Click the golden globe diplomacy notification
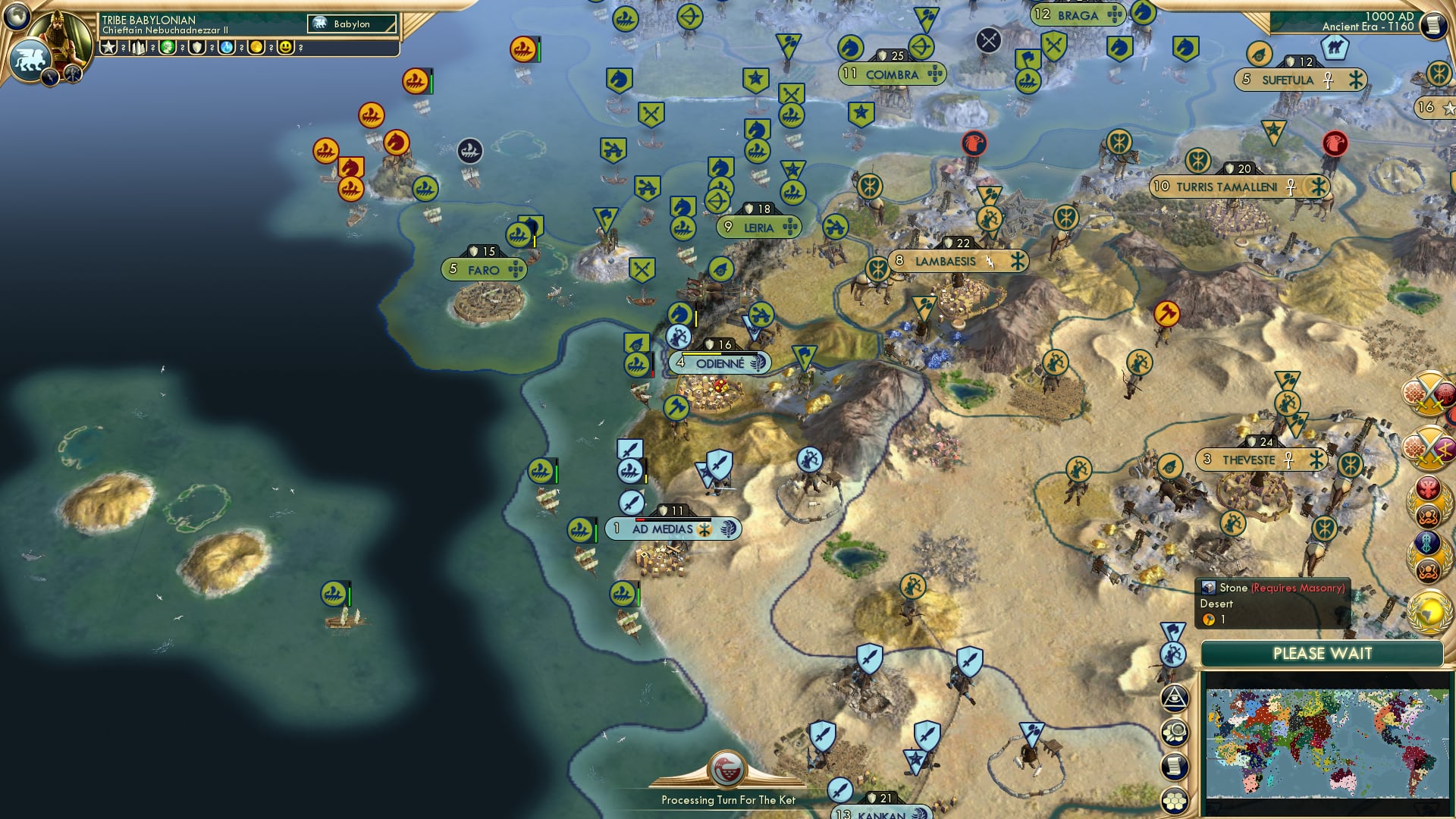Image resolution: width=1456 pixels, height=819 pixels. (x=1429, y=607)
